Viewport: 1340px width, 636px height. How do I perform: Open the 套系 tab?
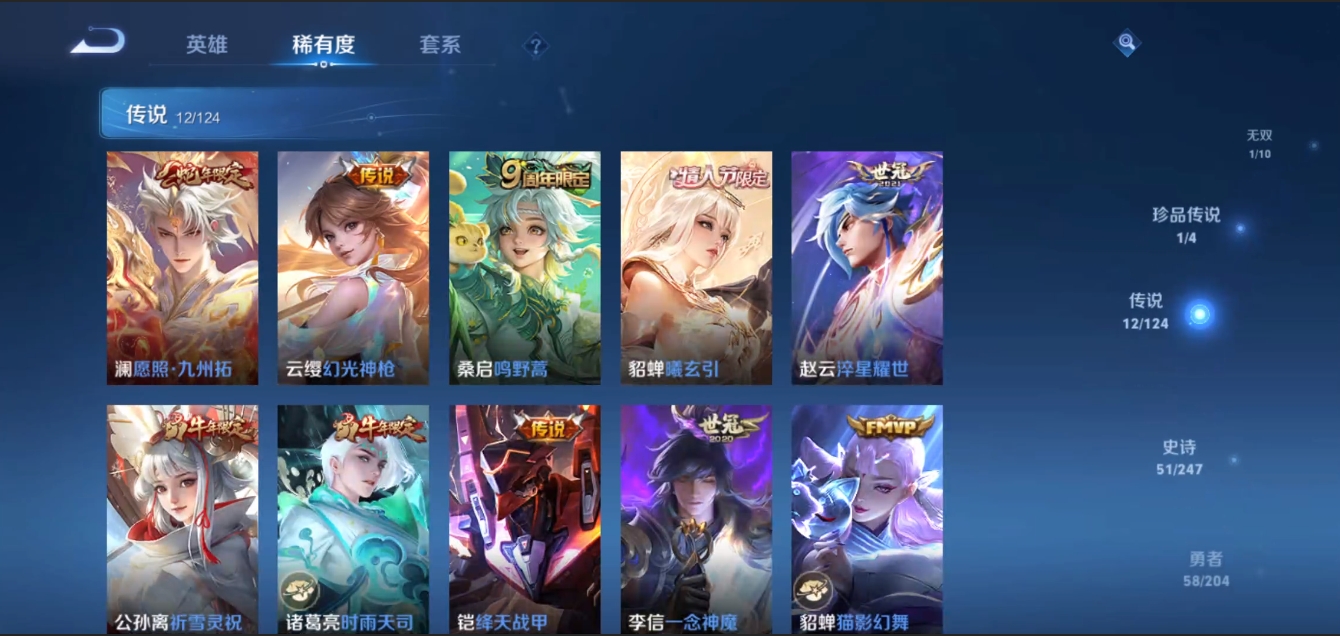pyautogui.click(x=440, y=45)
